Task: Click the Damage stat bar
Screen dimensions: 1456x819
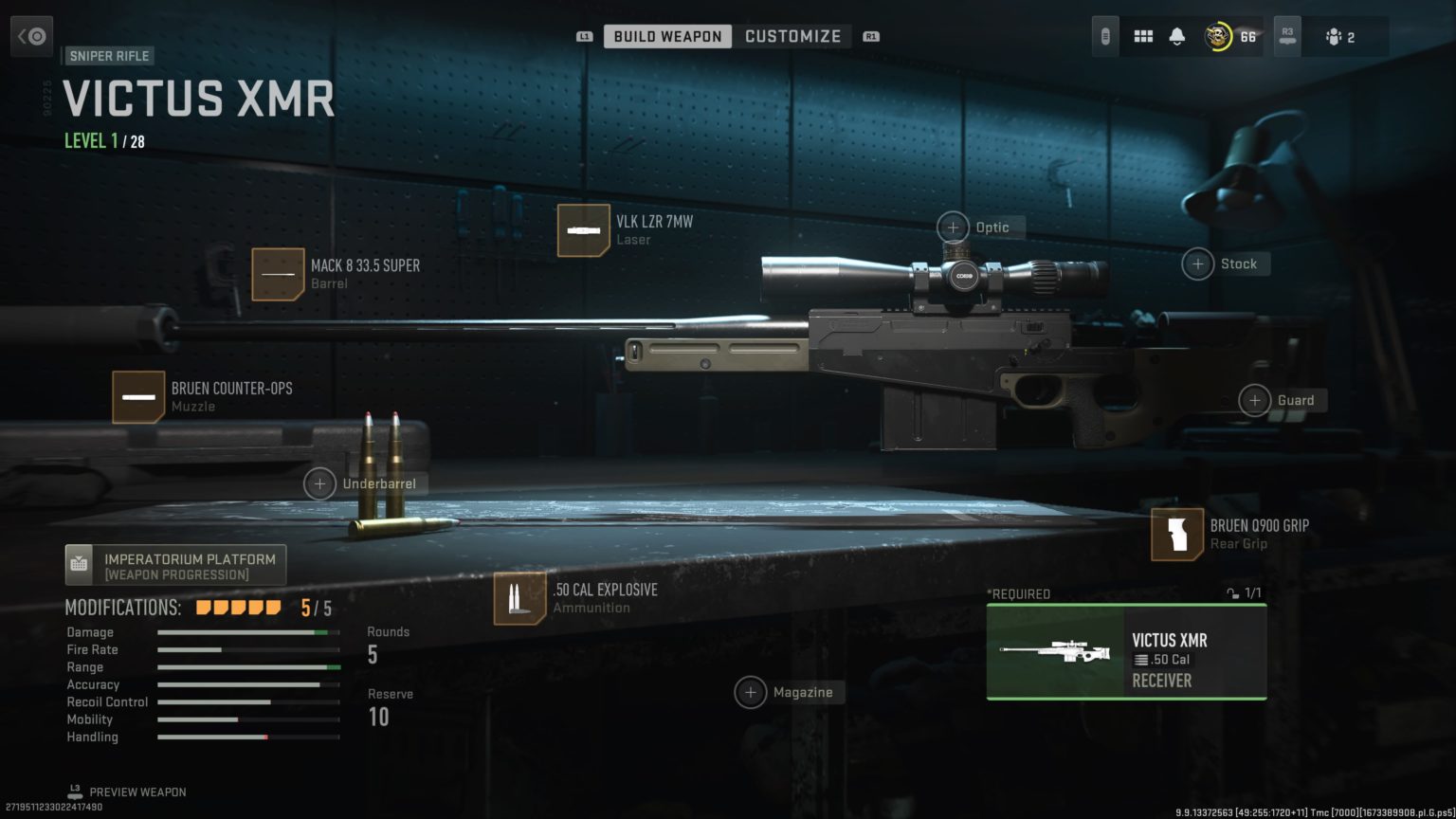Action: [x=248, y=632]
